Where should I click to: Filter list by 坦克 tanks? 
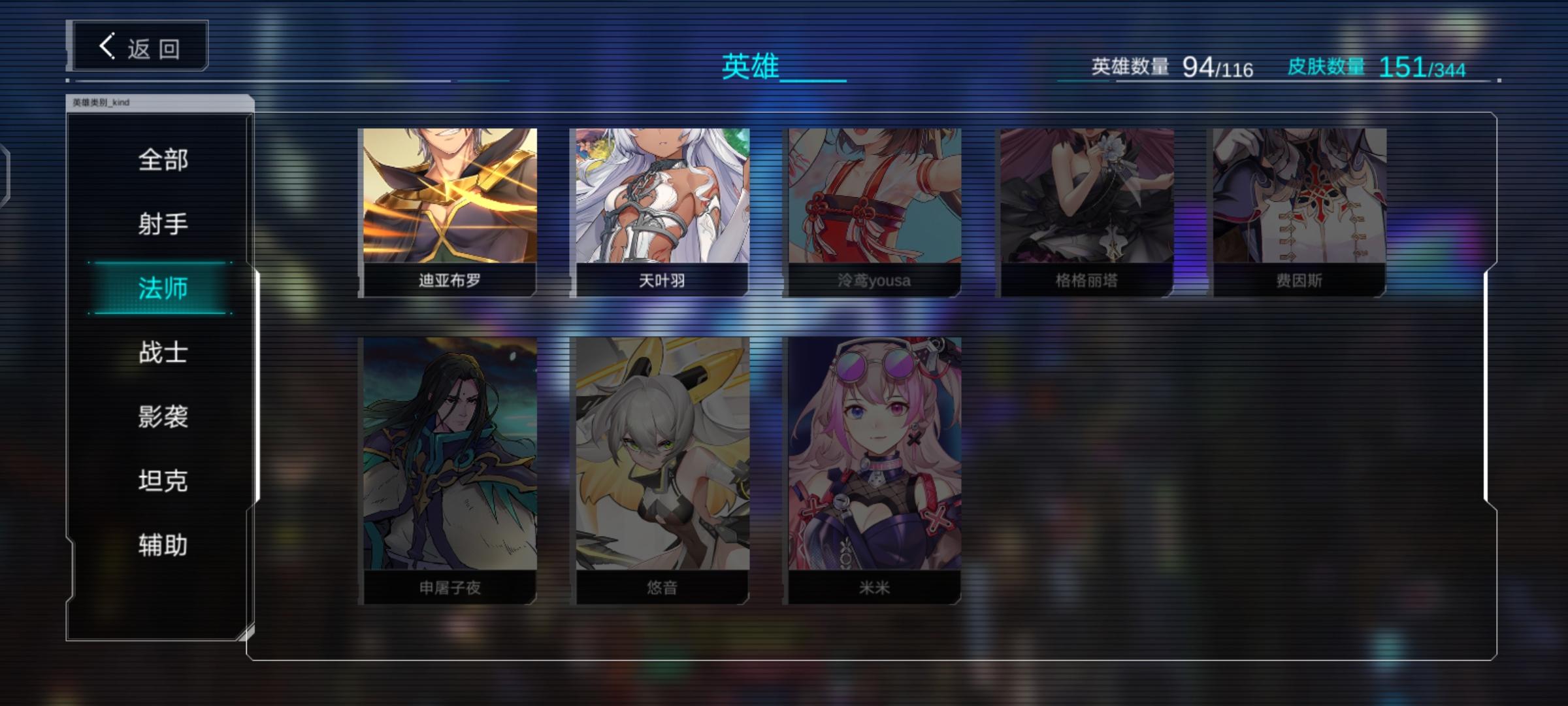[162, 480]
